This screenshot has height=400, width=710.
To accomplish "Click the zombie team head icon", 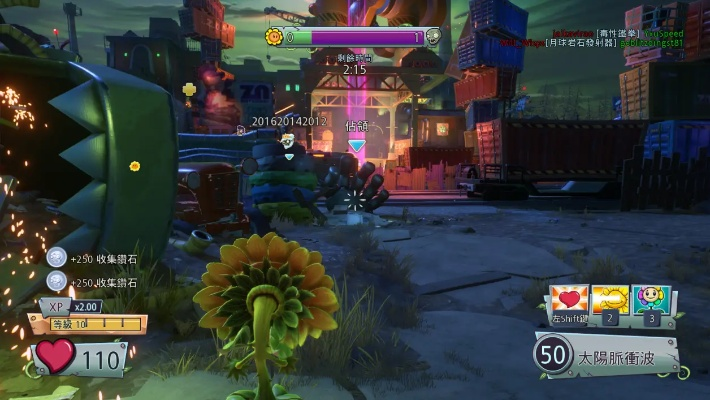I will 433,37.
